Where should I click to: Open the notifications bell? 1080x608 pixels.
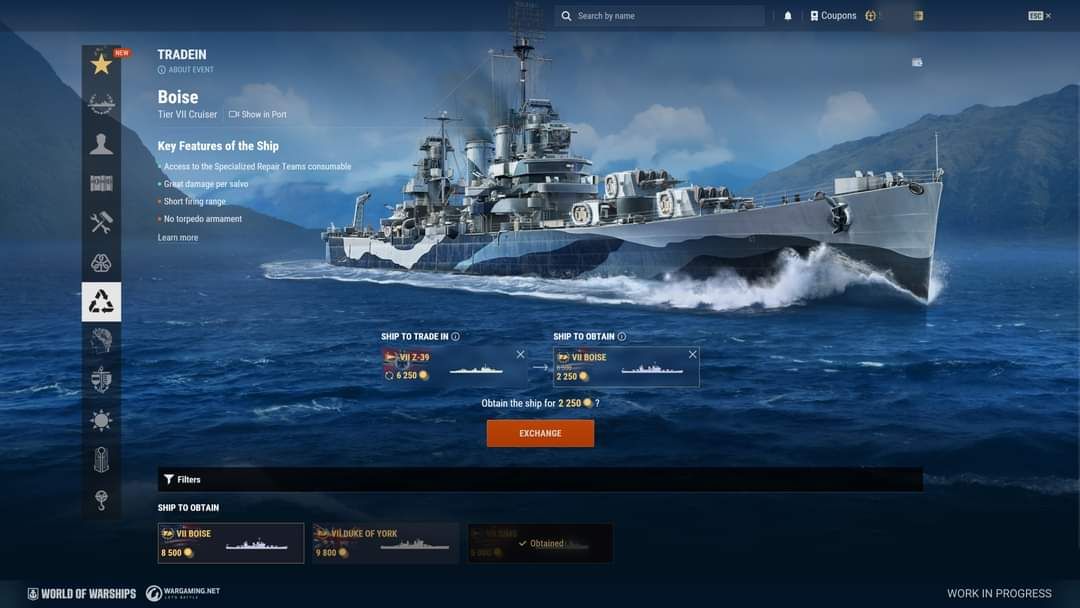[788, 16]
